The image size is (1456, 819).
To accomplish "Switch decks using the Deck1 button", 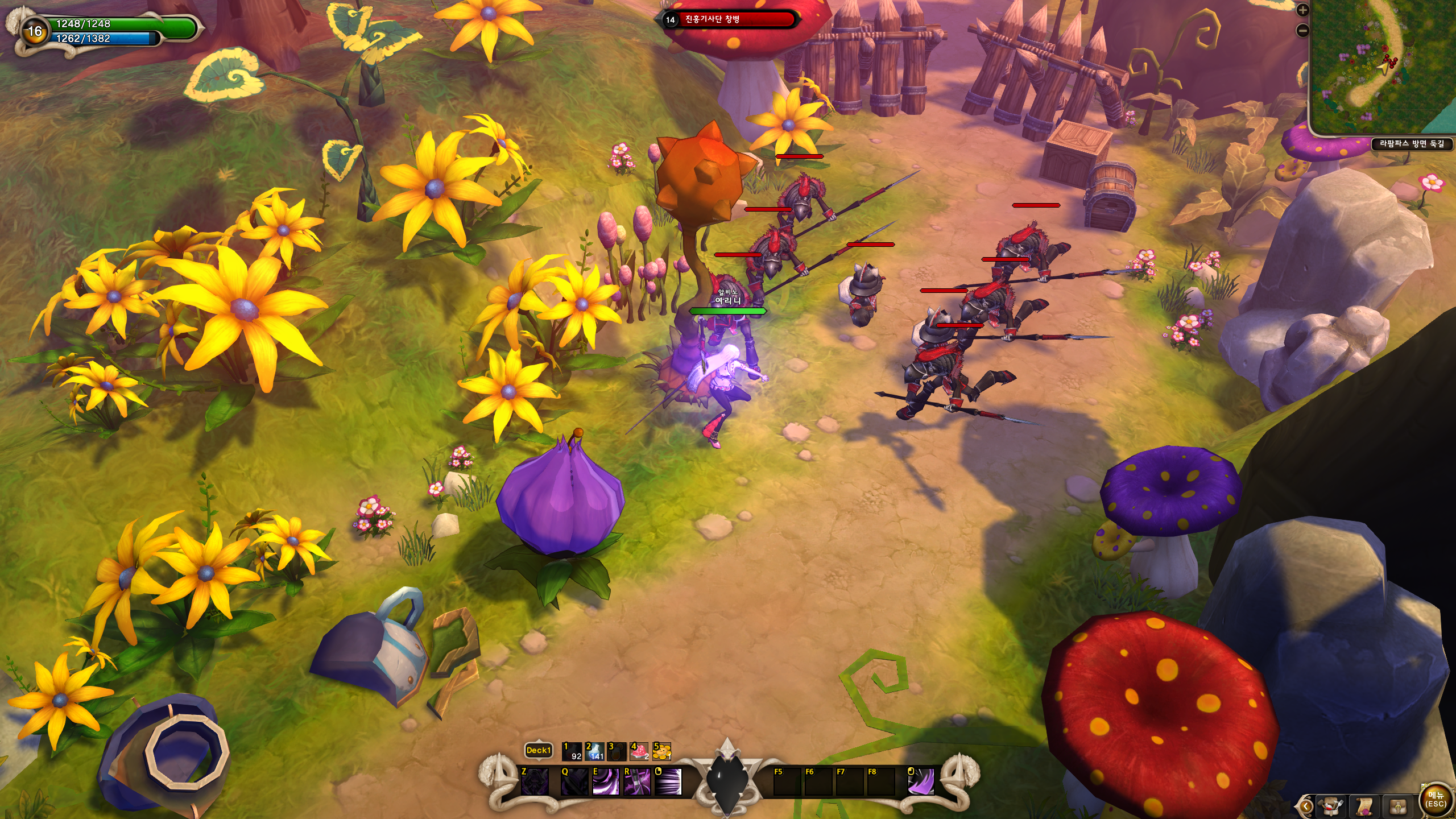I will tap(538, 750).
